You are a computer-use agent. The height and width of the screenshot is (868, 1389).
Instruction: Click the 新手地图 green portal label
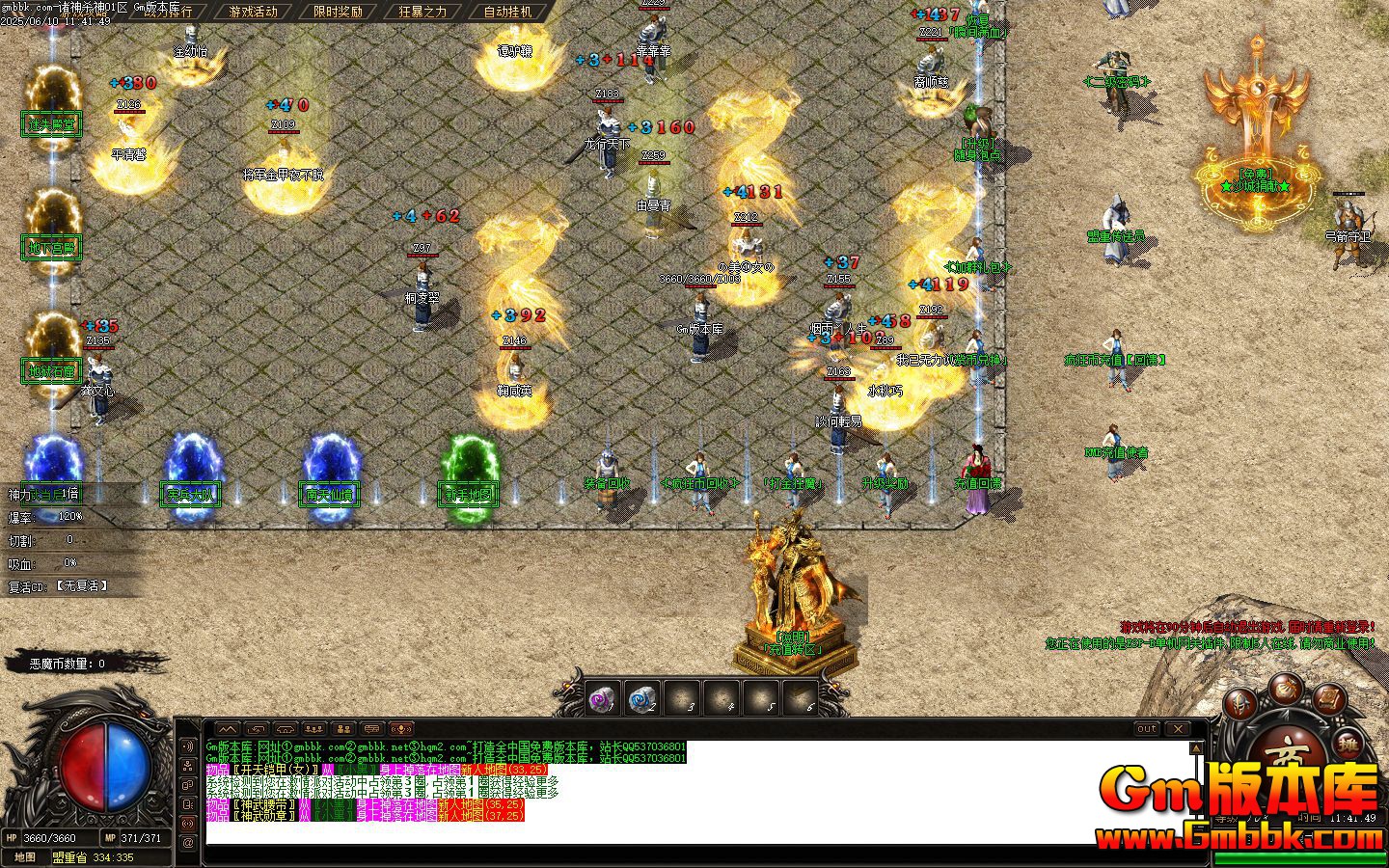click(469, 493)
